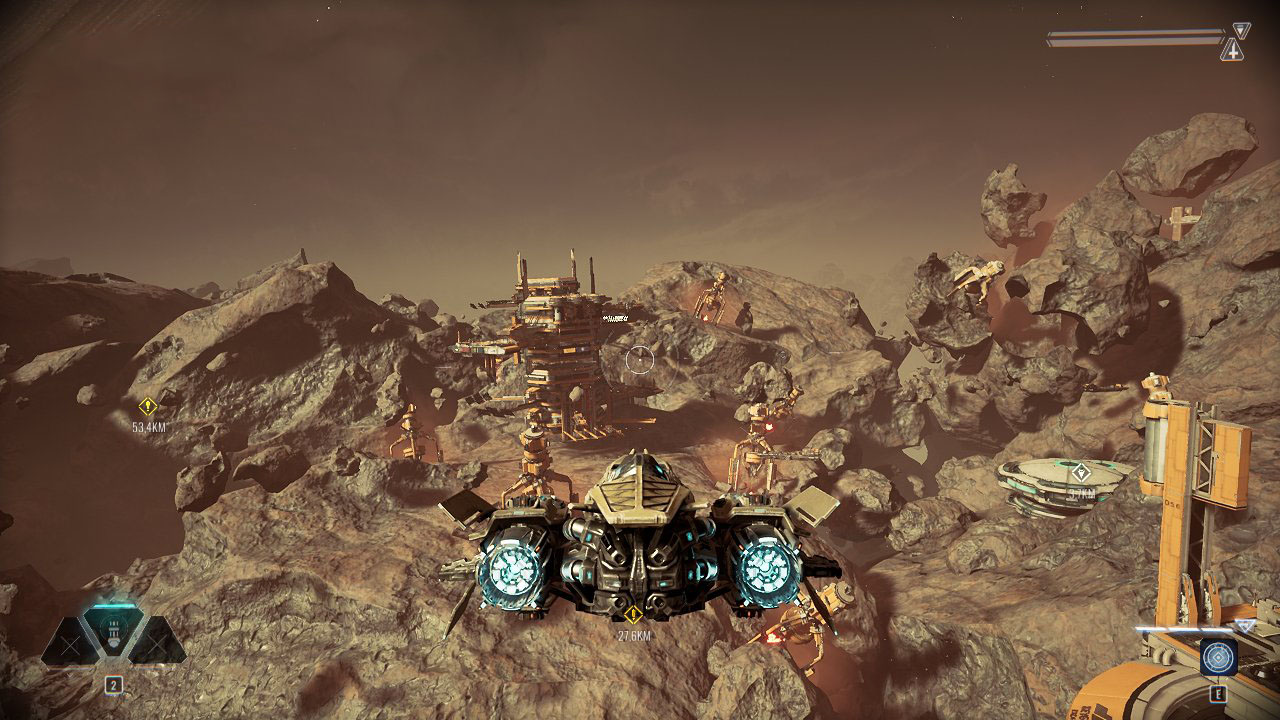Select the active center weapon slot
This screenshot has width=1280, height=720.
(113, 633)
